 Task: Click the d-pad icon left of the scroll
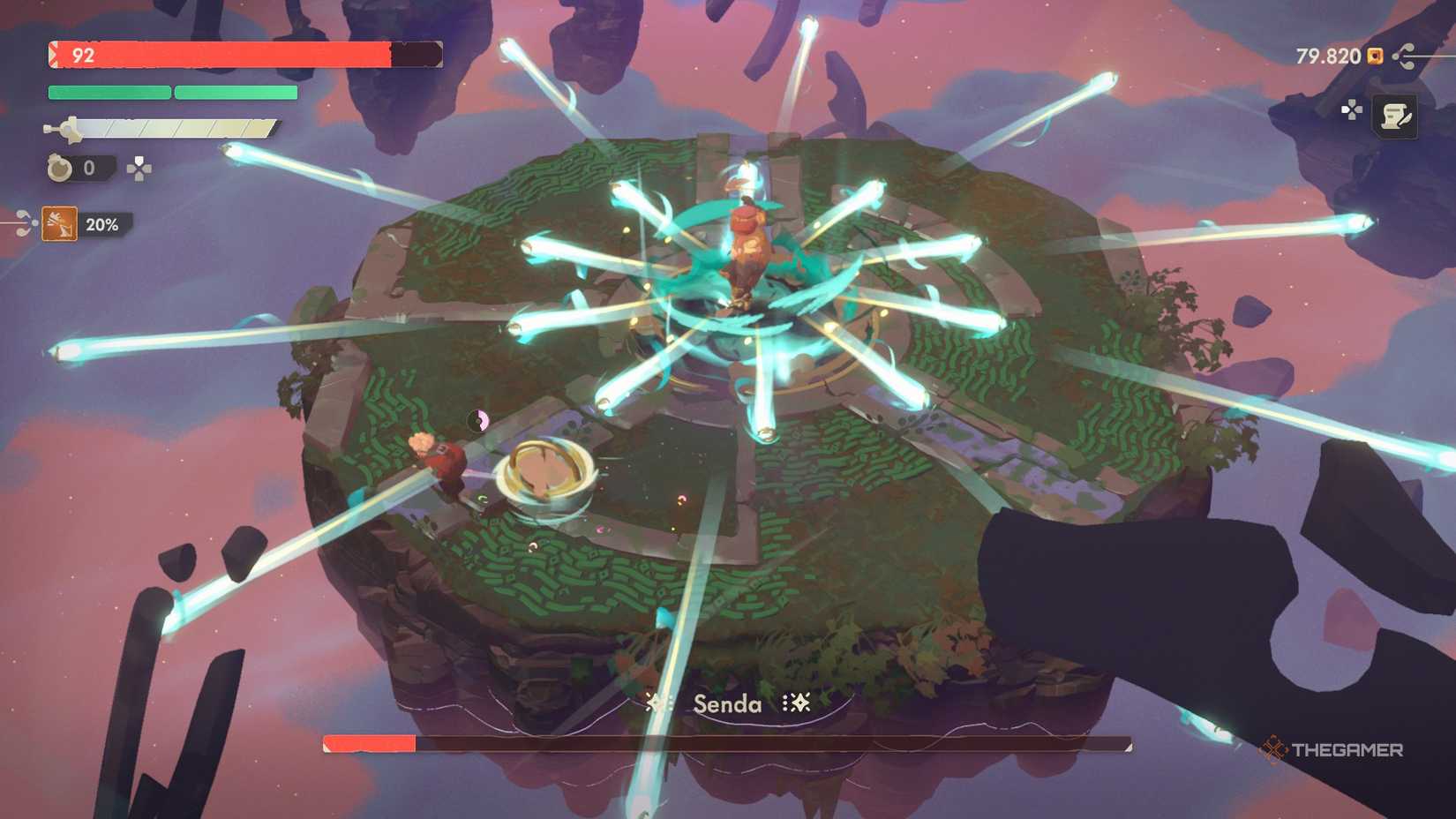[1351, 111]
